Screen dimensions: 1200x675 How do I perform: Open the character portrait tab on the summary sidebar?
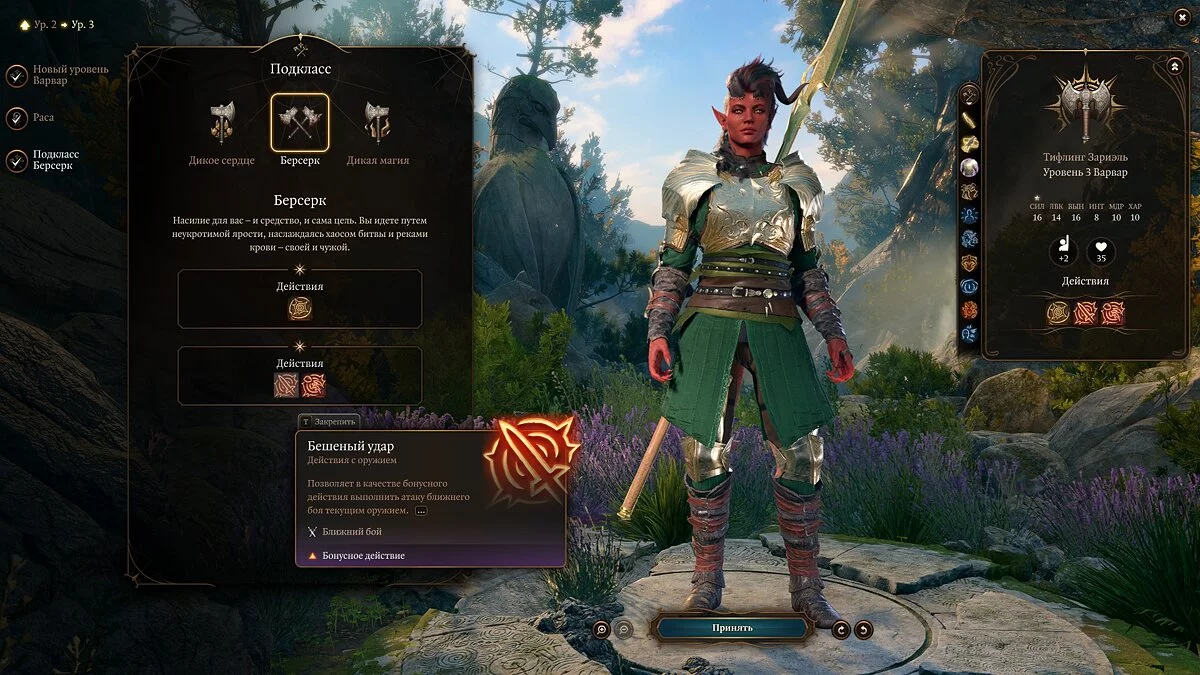tap(969, 168)
